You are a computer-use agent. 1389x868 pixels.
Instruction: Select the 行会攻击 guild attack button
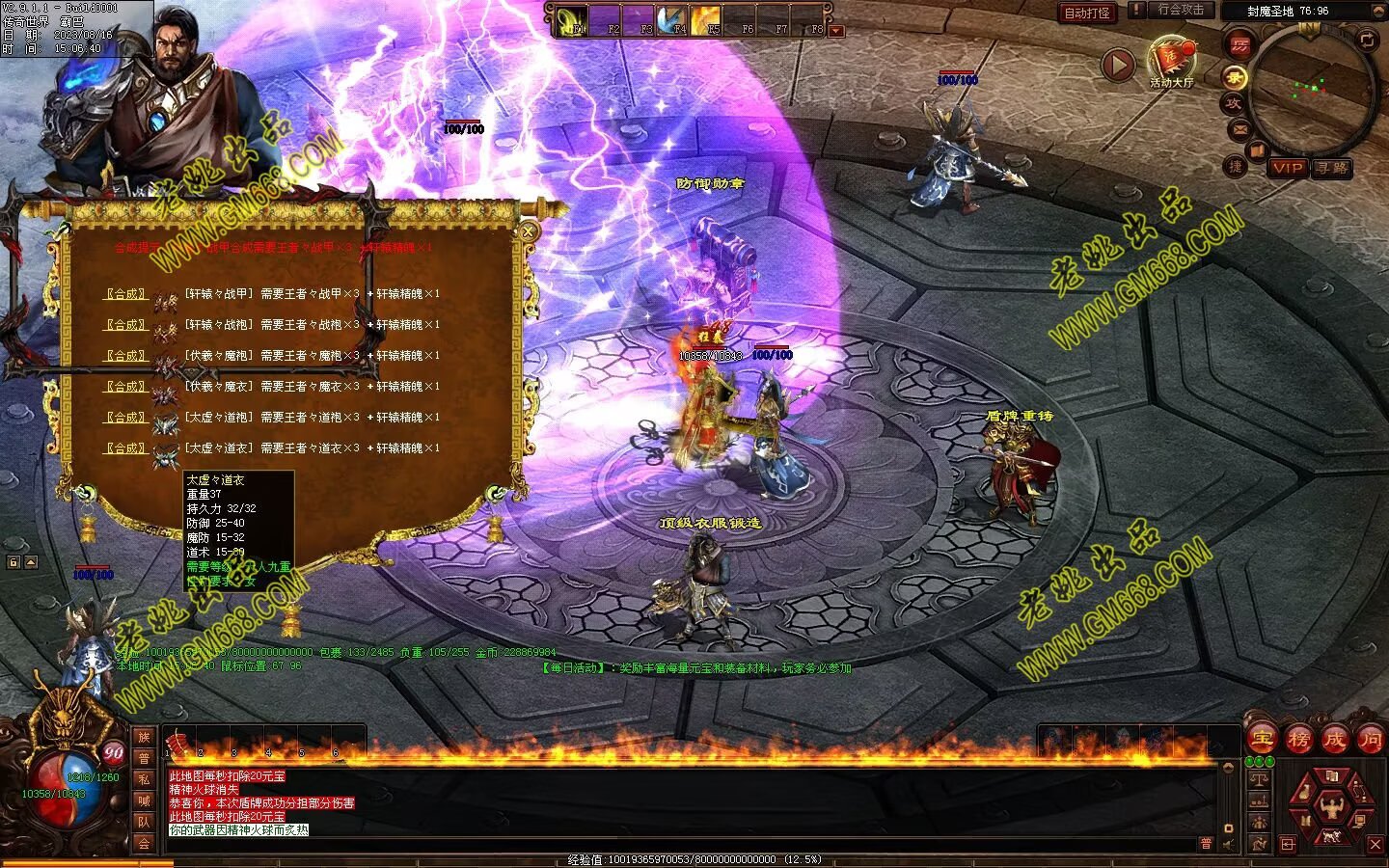[x=1180, y=10]
